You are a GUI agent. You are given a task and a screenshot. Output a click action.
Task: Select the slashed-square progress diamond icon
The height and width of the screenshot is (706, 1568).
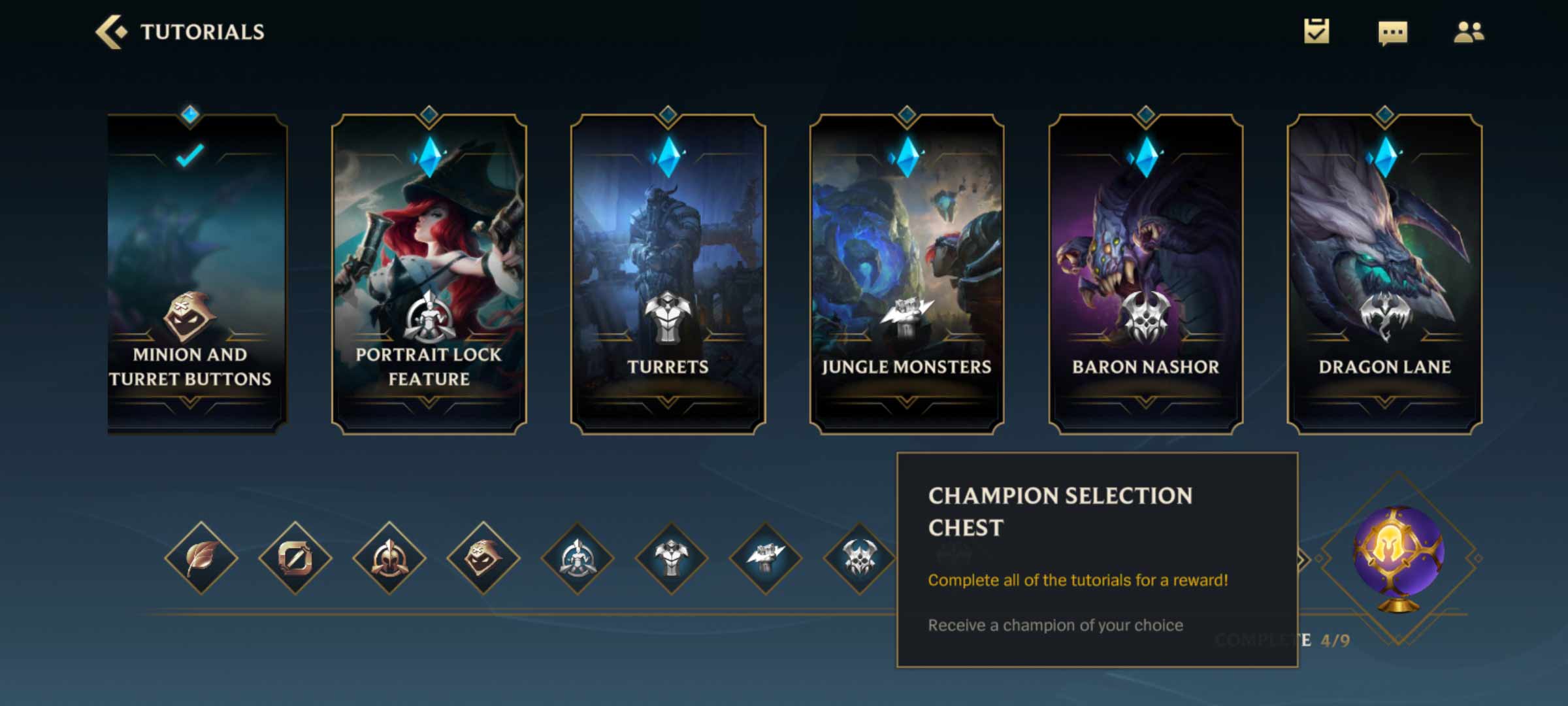[x=295, y=558]
